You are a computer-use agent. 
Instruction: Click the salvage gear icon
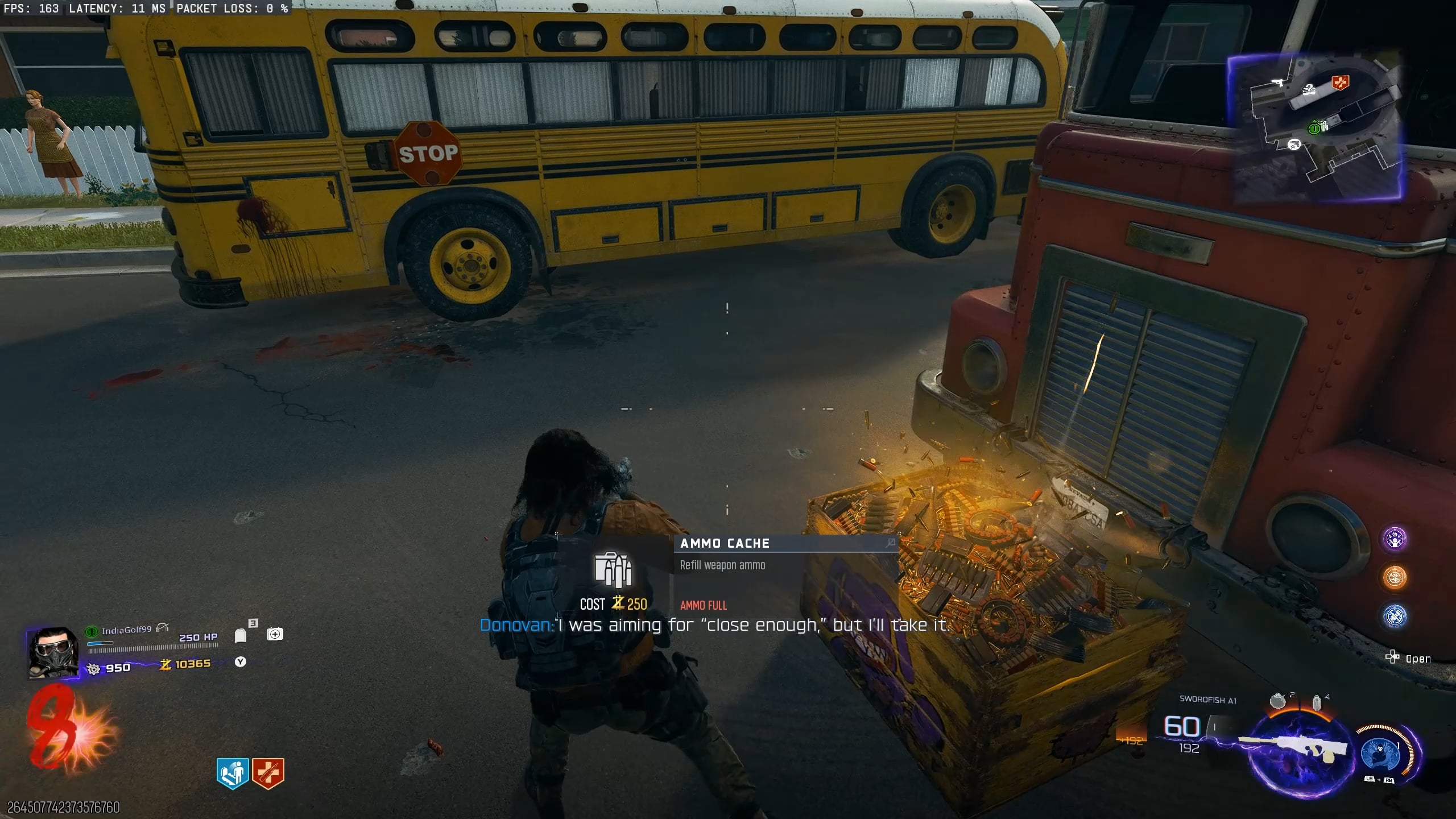click(93, 668)
